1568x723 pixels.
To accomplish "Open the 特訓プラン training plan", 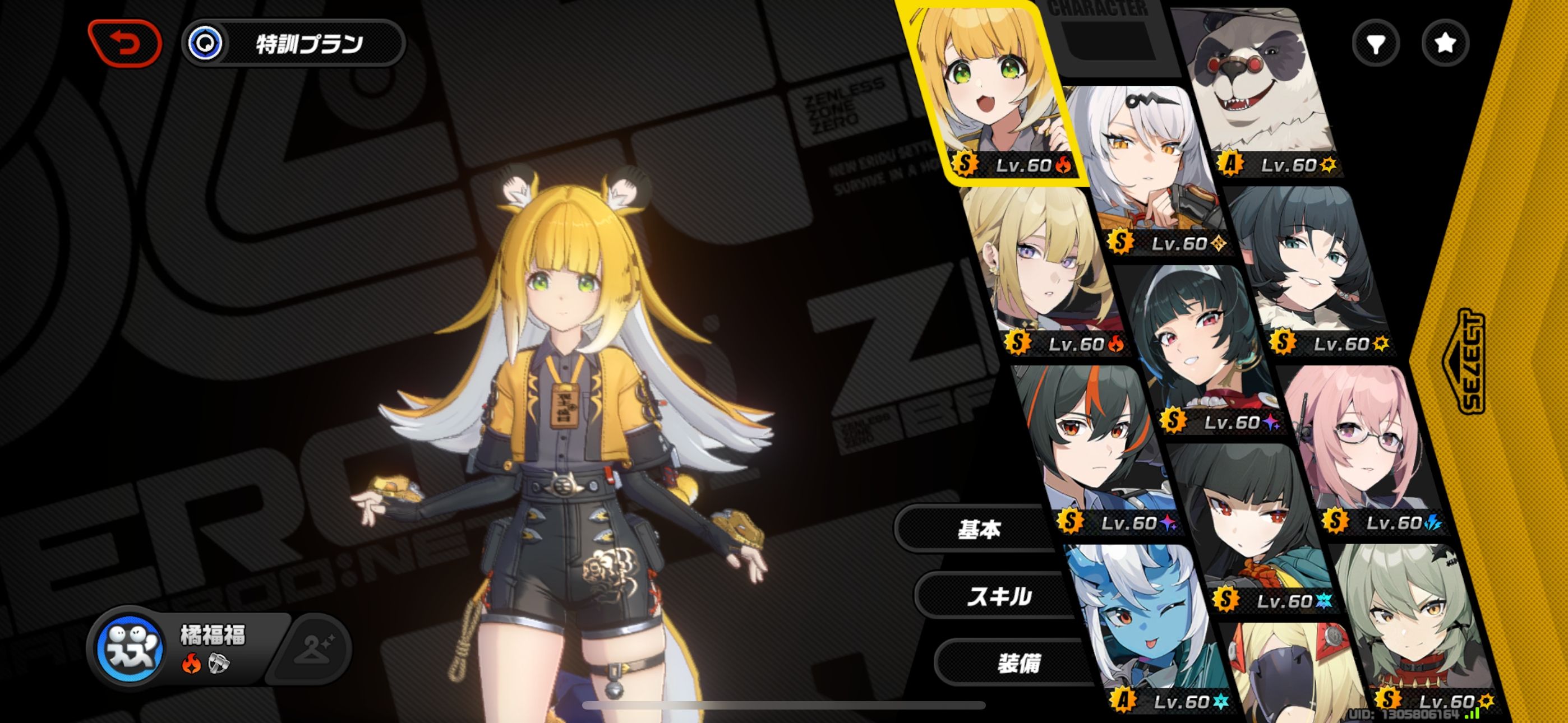I will tap(294, 43).
